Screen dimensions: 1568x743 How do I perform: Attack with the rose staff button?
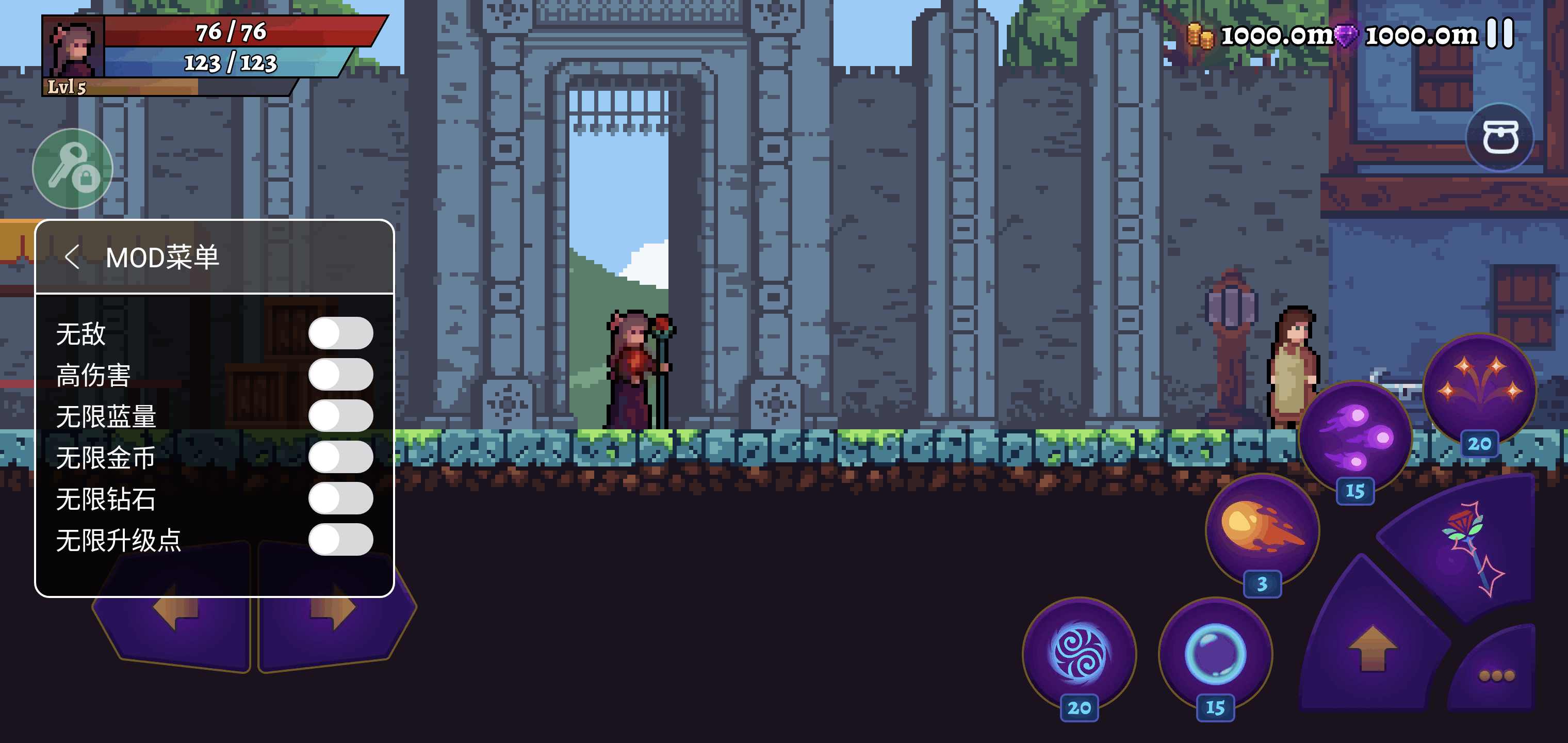pos(1467,548)
